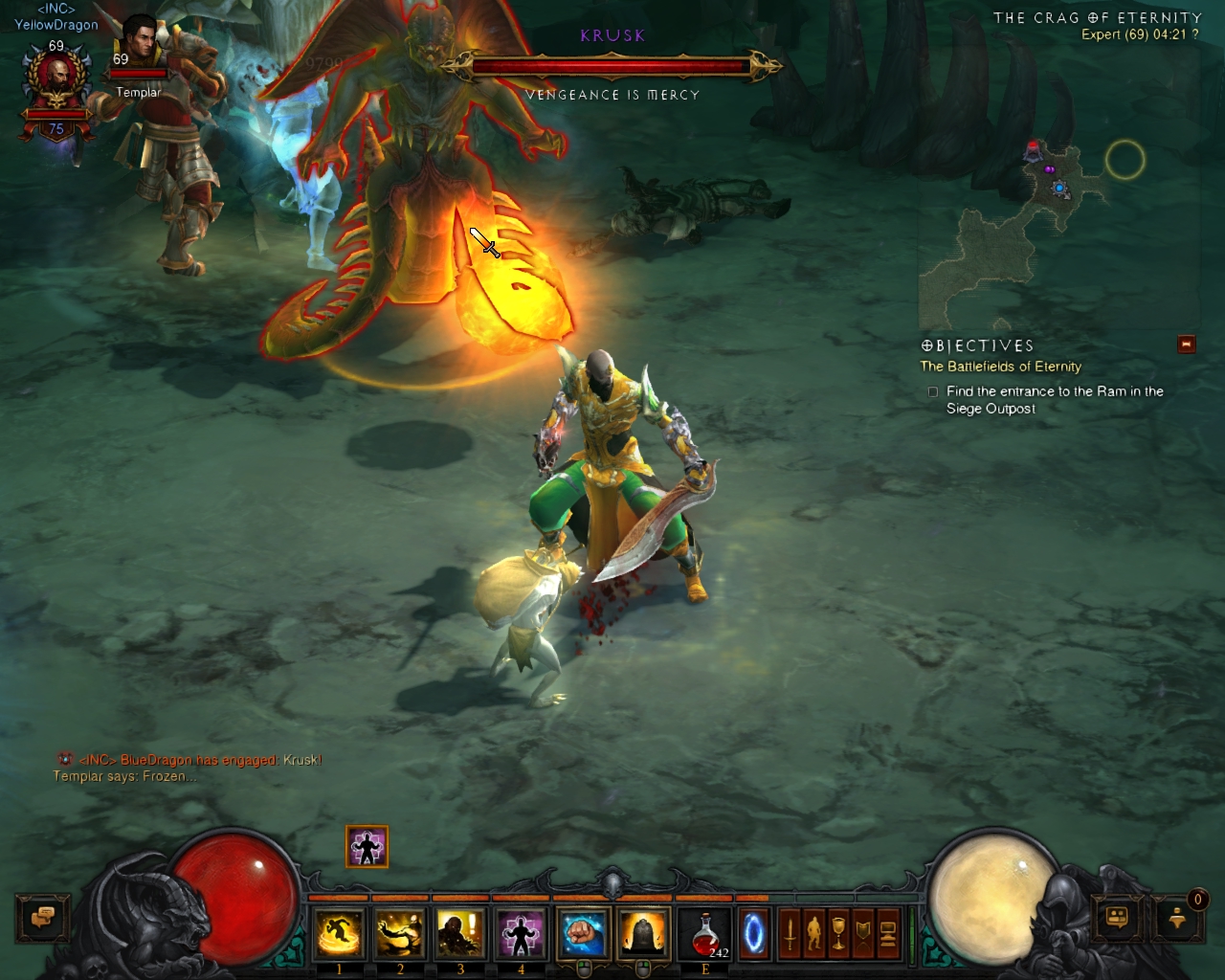1225x980 pixels.
Task: Select the golden bell secondary skill
Action: (x=643, y=933)
